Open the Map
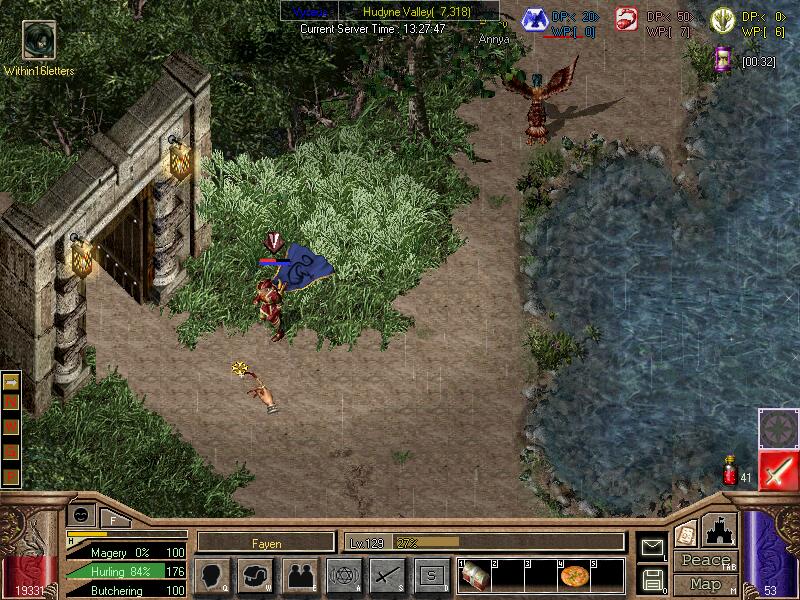Image resolution: width=800 pixels, height=600 pixels. pyautogui.click(x=705, y=584)
